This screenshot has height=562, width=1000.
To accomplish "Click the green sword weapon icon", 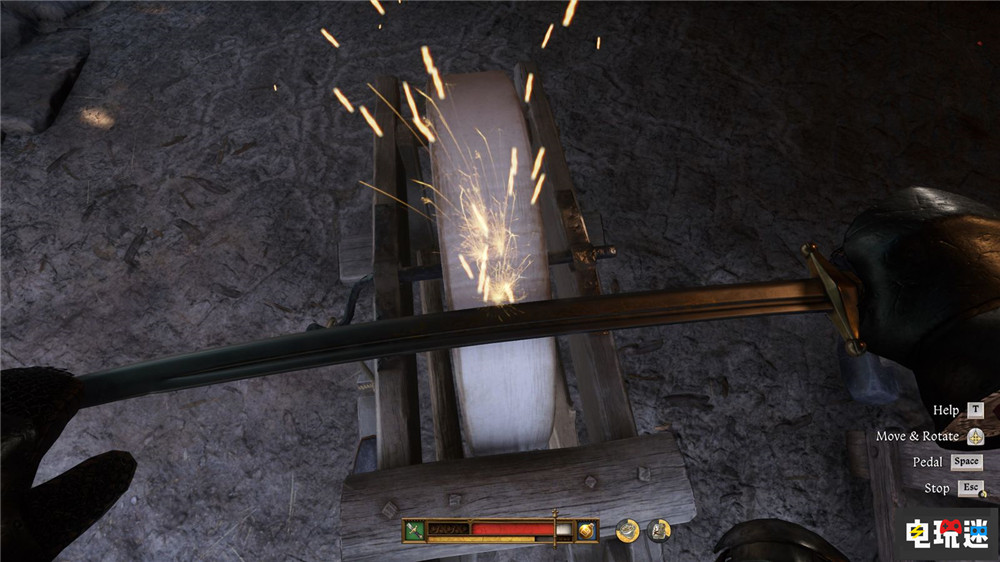I will click(416, 530).
